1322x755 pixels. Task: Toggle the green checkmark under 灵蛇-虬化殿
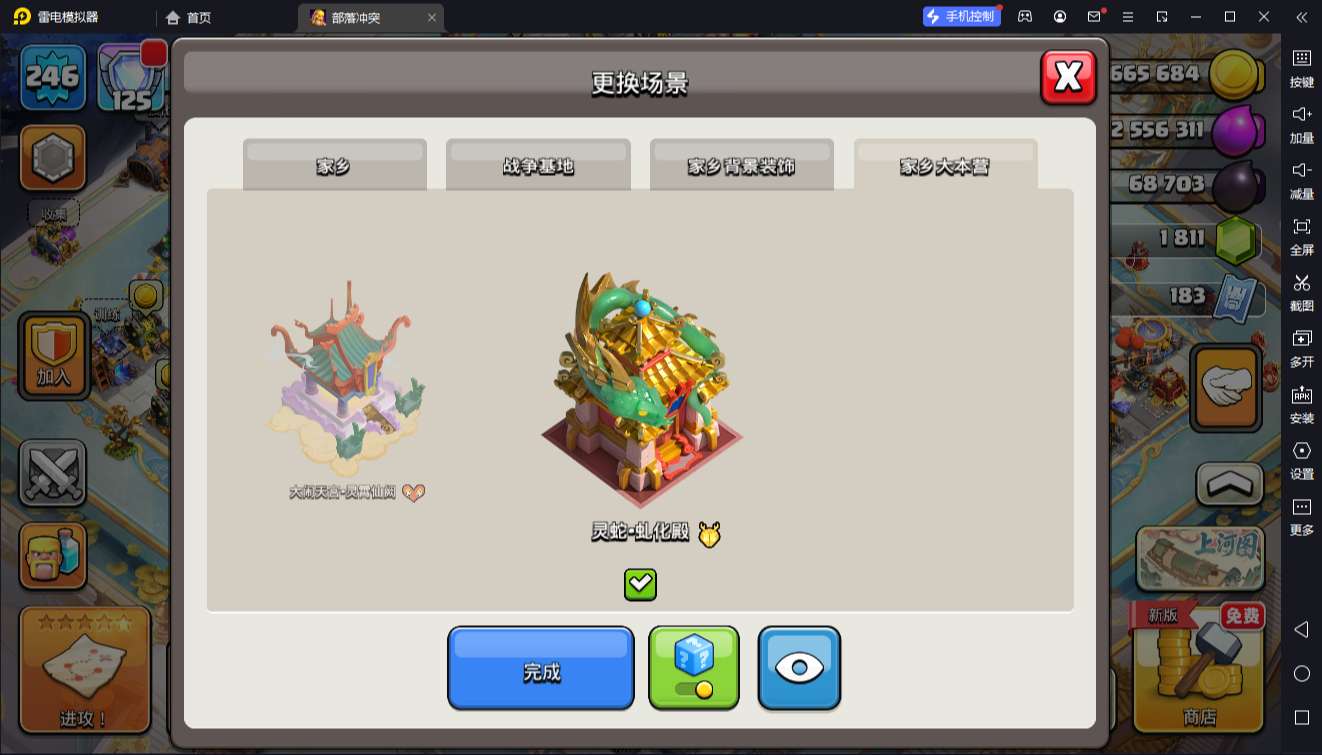point(640,584)
